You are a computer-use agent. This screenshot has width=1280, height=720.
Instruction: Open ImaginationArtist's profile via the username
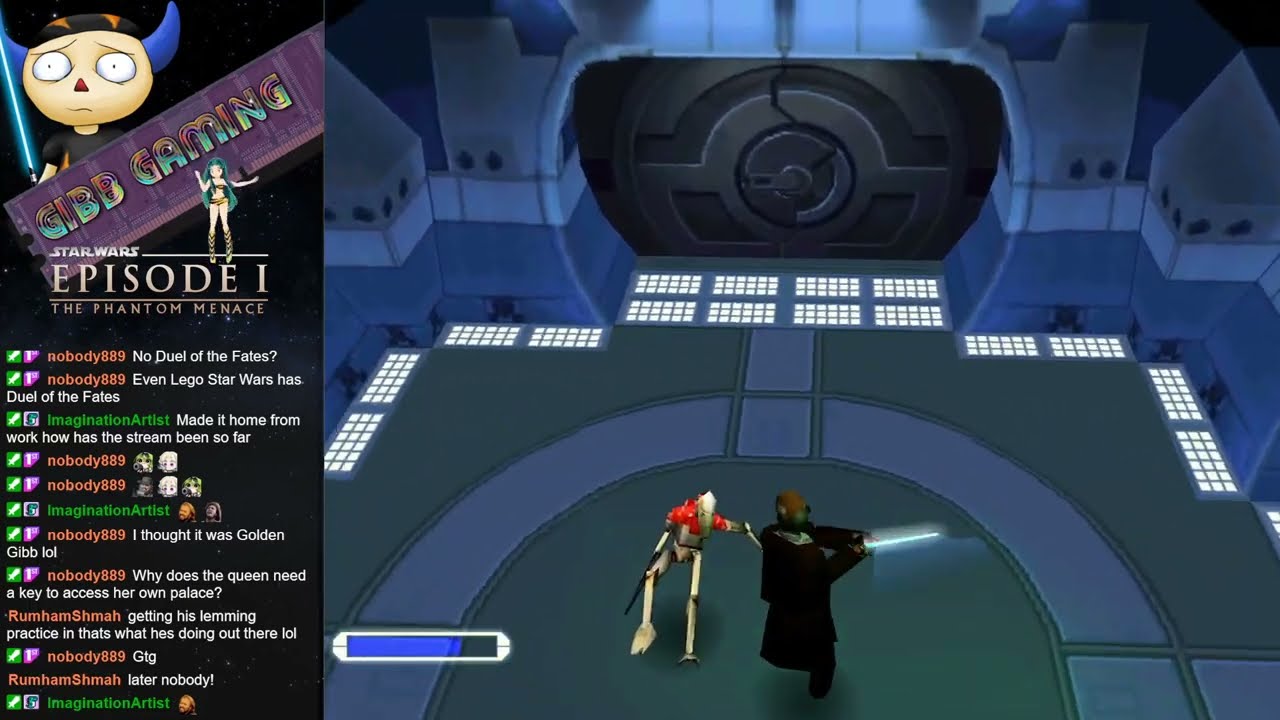[x=108, y=419]
